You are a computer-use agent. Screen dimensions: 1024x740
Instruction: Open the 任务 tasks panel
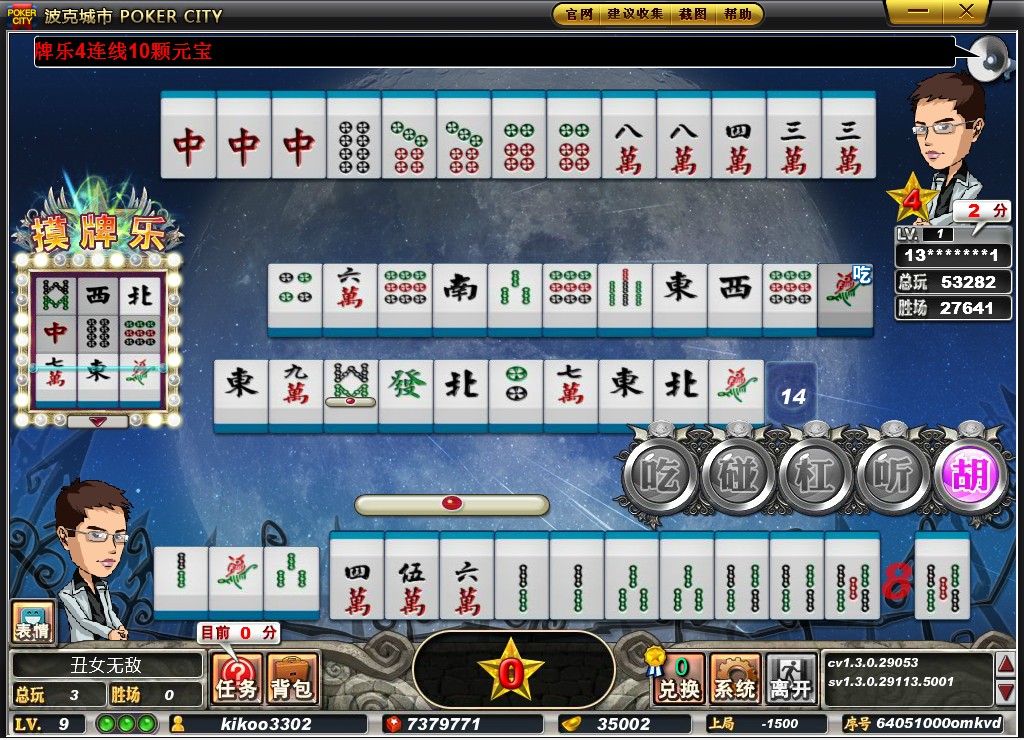[237, 679]
